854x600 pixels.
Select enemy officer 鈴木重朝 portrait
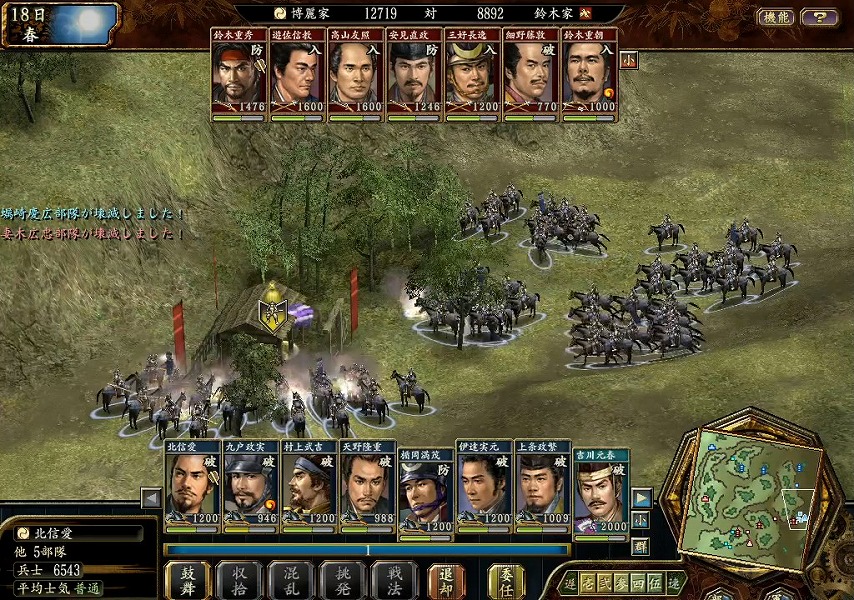(x=589, y=76)
